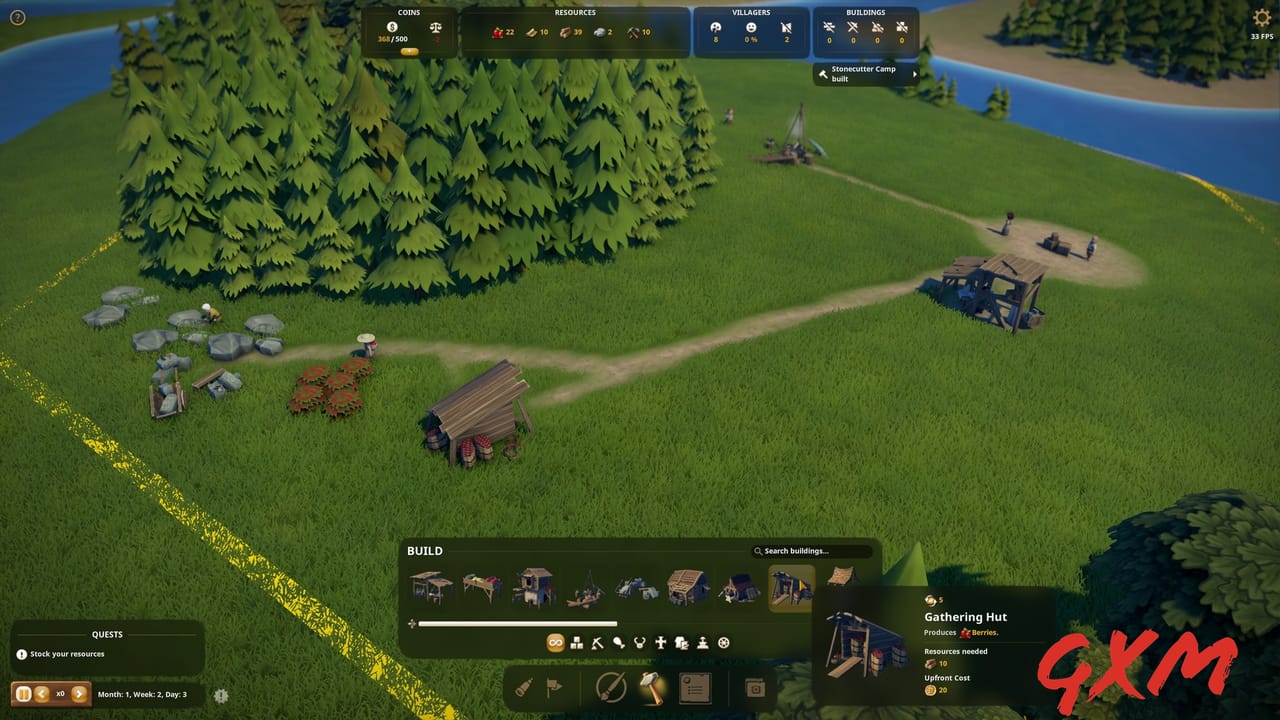Open the spyglass exploration tool
The image size is (1280, 720).
click(524, 687)
